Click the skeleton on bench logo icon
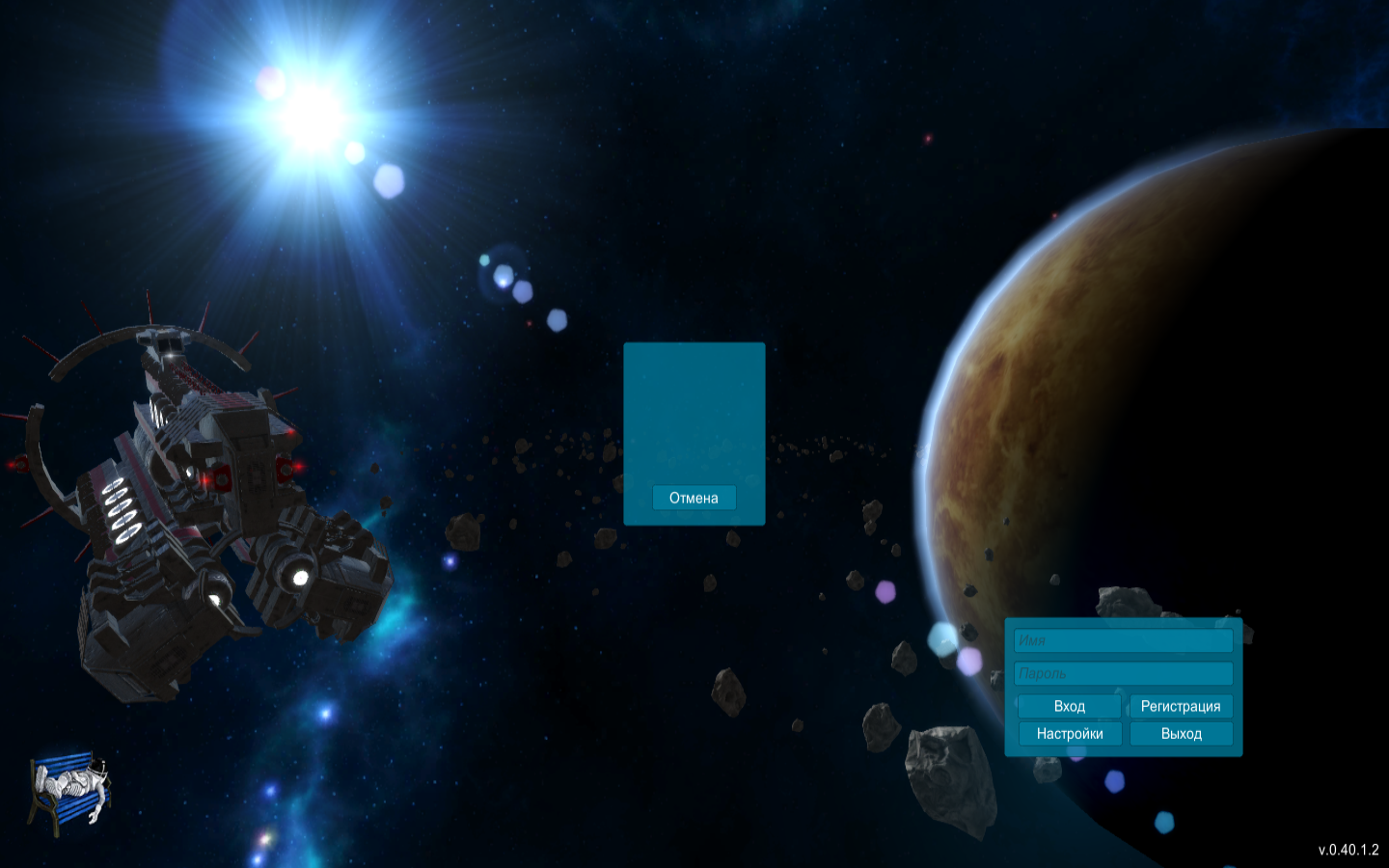1389x868 pixels. (x=69, y=791)
